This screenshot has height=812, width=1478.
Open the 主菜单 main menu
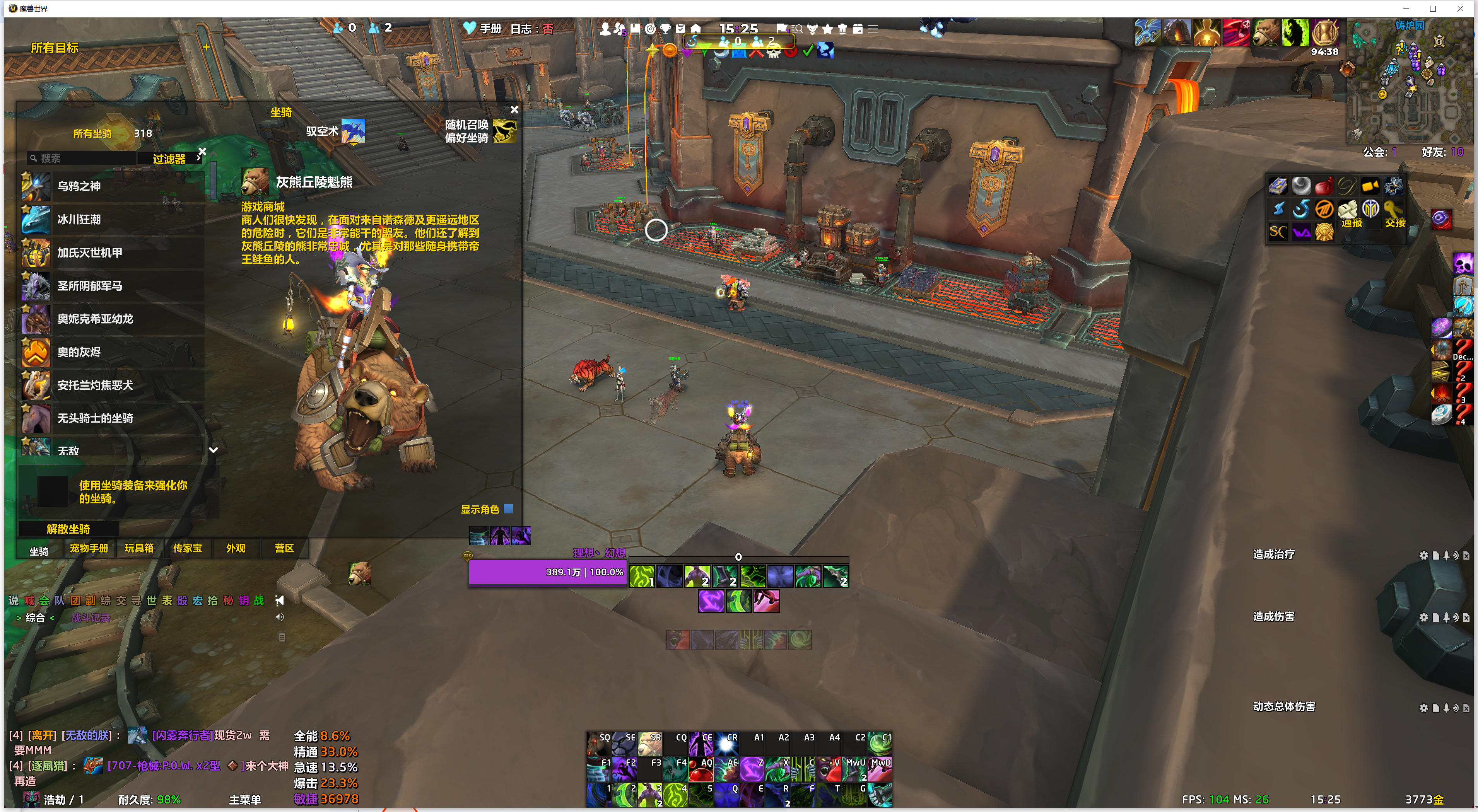245,799
